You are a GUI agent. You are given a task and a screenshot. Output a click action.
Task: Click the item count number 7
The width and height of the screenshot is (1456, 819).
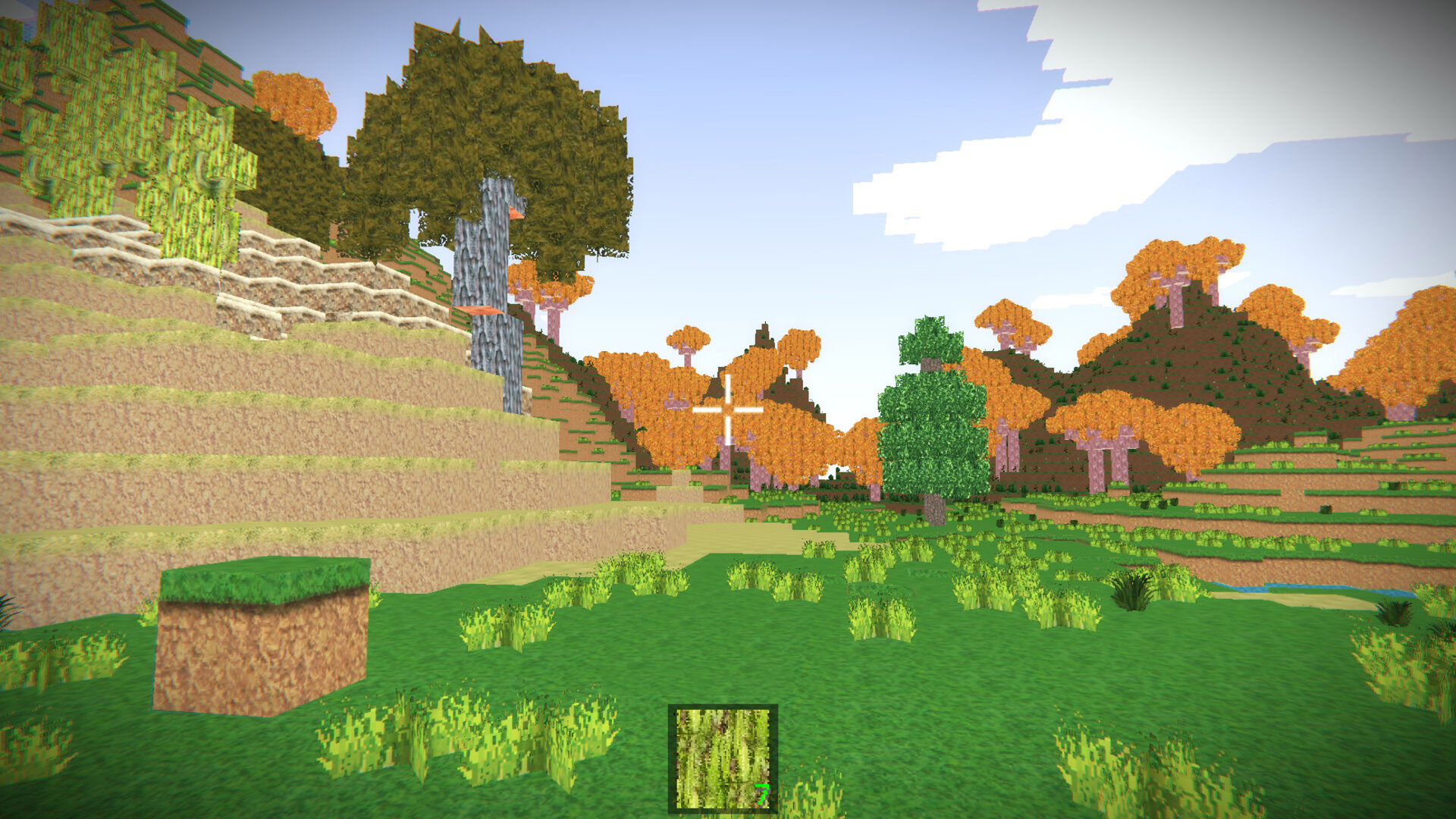764,792
